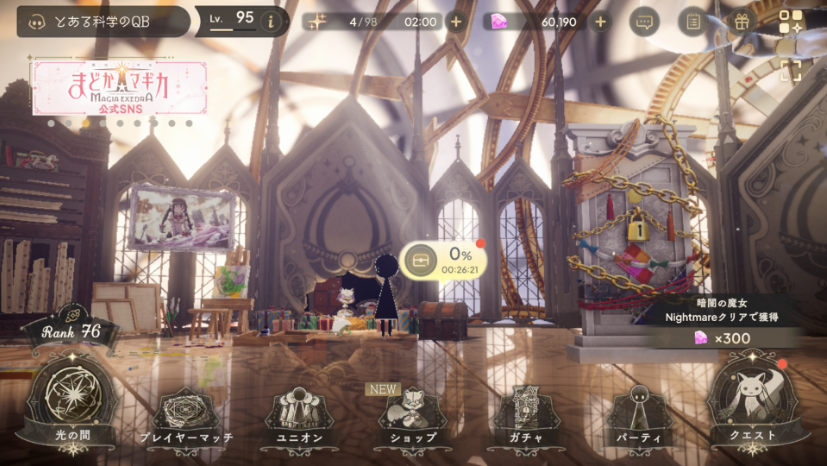Open the four-square grid menu icon
The width and height of the screenshot is (827, 466).
coord(790,21)
